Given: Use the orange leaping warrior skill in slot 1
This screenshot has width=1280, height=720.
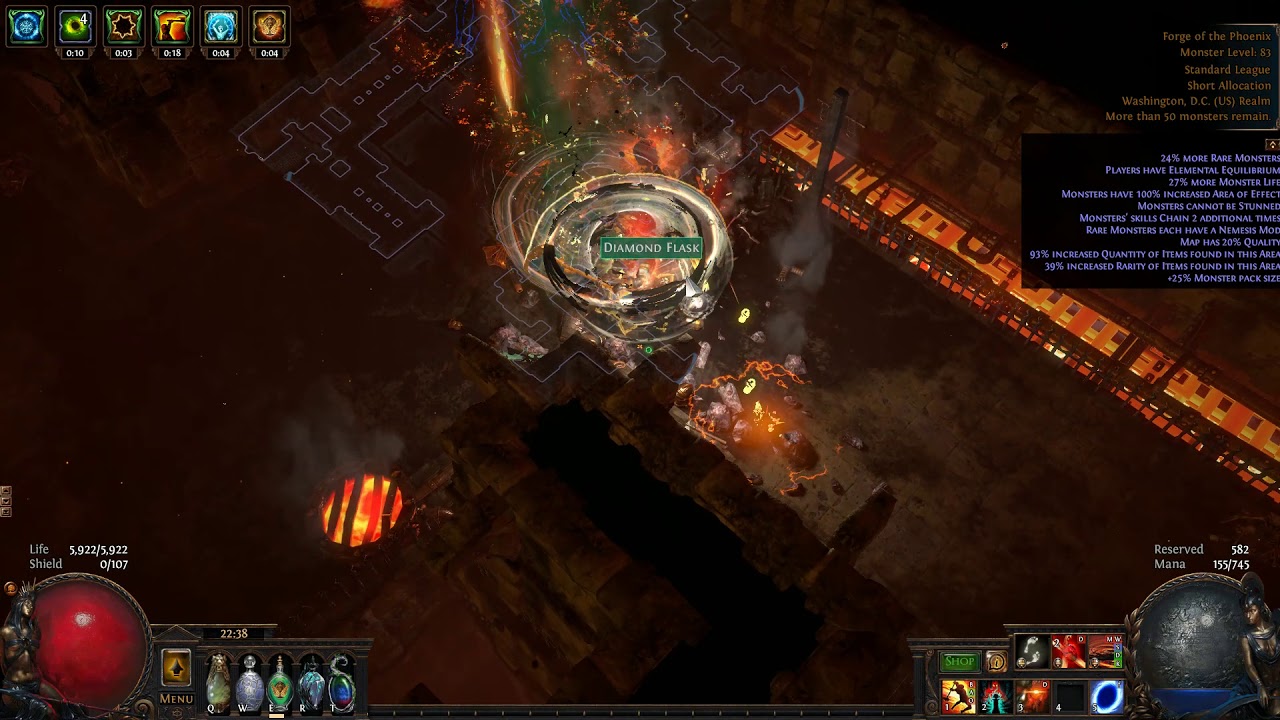Looking at the screenshot, I should click(x=958, y=696).
